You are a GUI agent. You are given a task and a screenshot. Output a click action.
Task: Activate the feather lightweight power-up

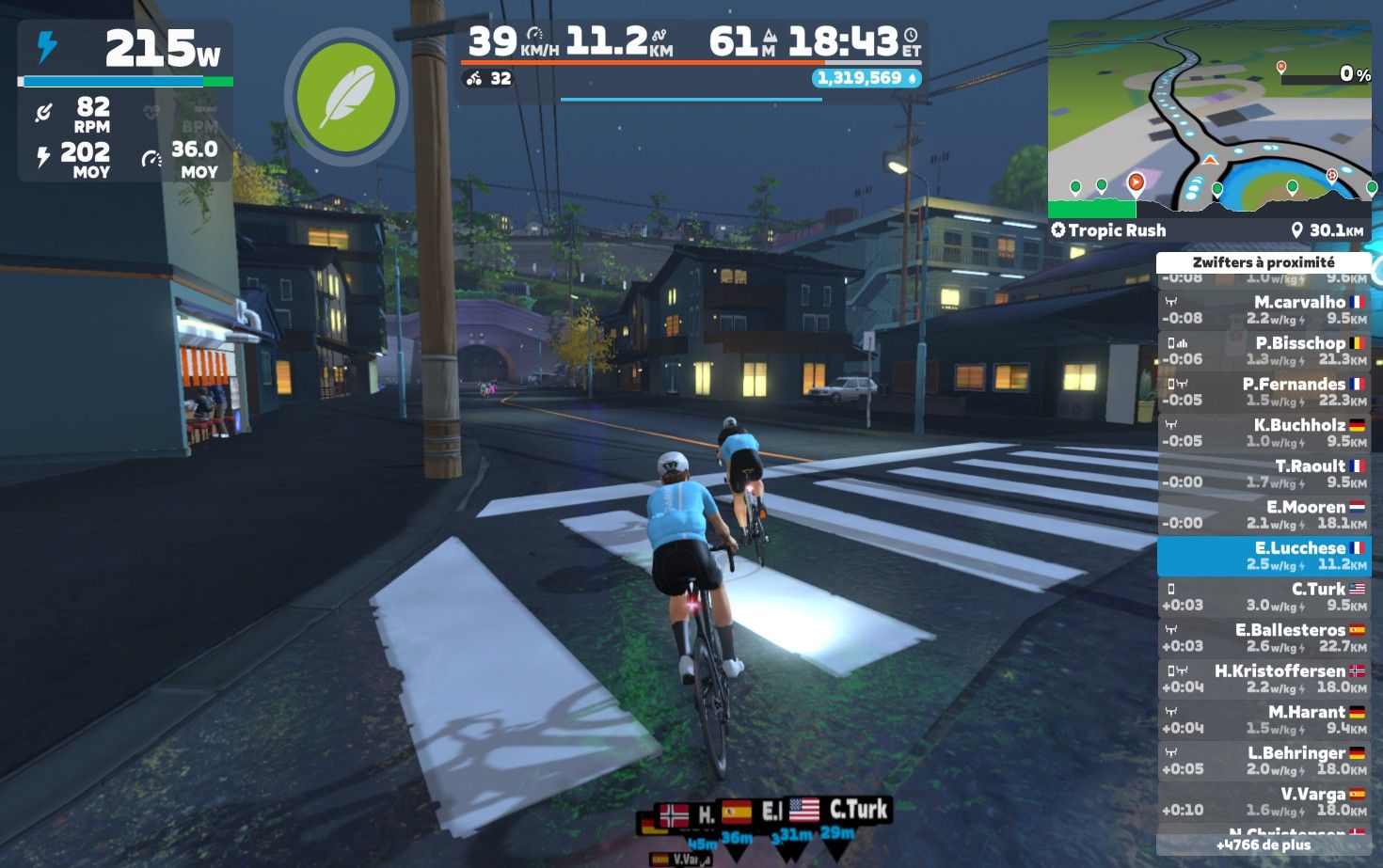point(345,97)
